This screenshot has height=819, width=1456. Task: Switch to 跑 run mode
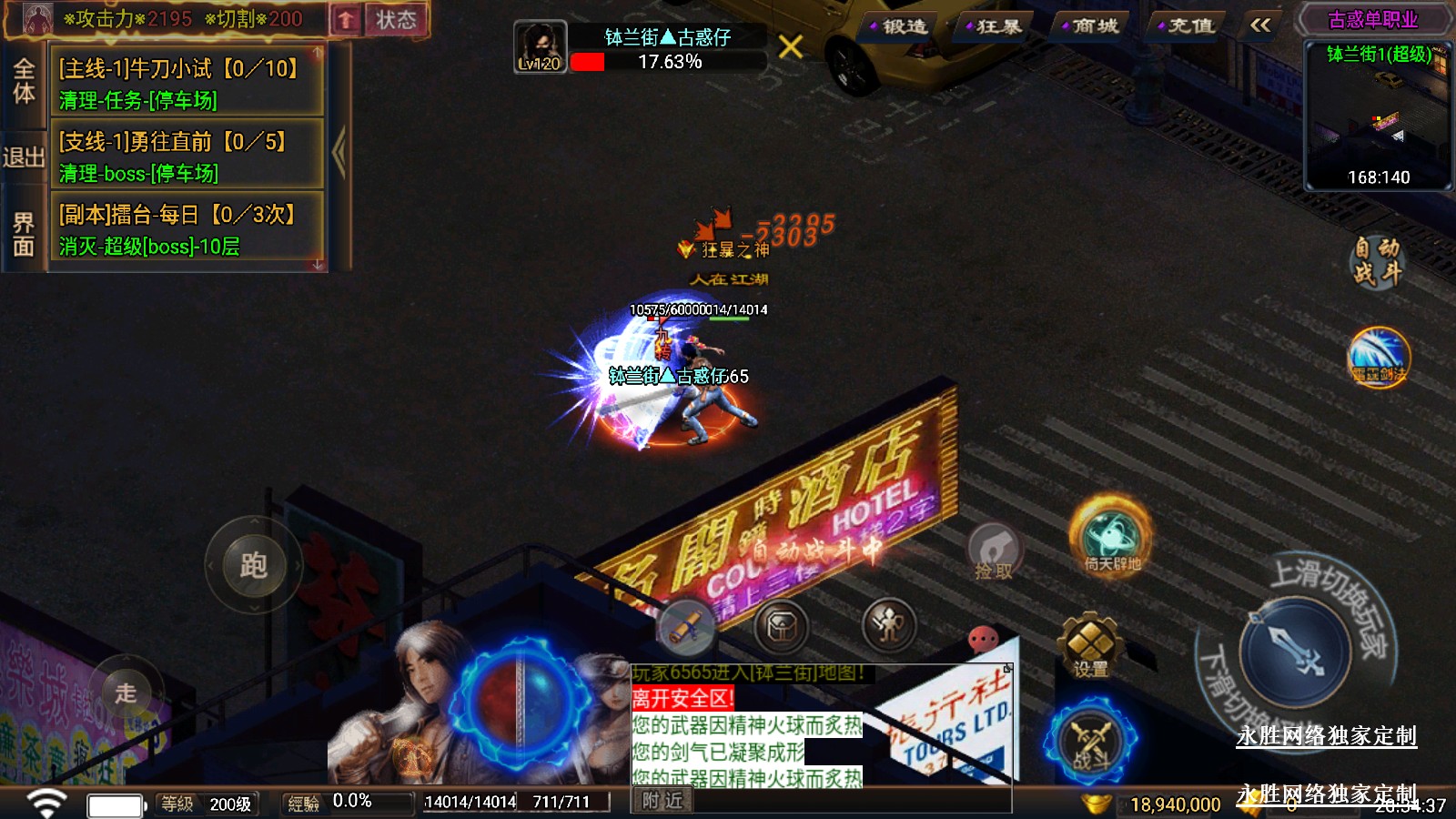point(253,565)
